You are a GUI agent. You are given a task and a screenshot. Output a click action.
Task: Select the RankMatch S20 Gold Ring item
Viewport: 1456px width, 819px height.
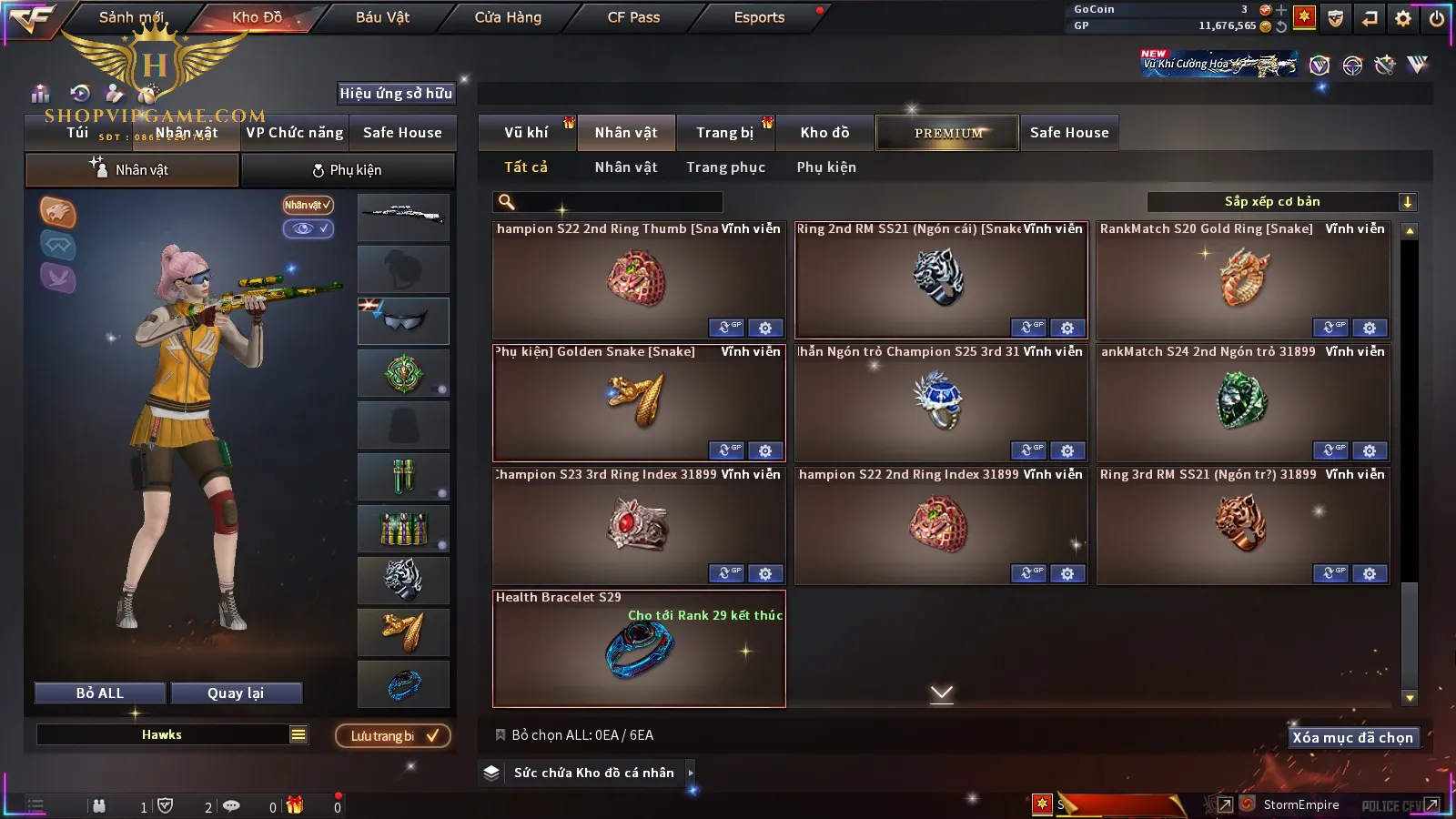pyautogui.click(x=1243, y=279)
